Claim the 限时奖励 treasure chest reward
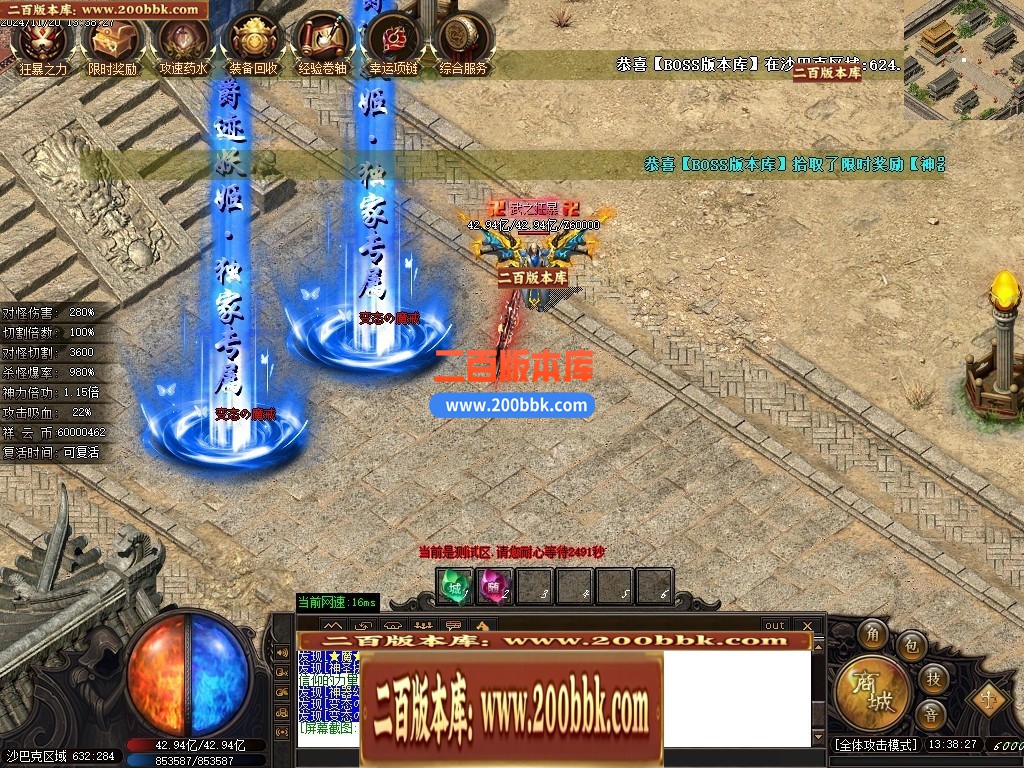1024x768 pixels. (x=112, y=42)
